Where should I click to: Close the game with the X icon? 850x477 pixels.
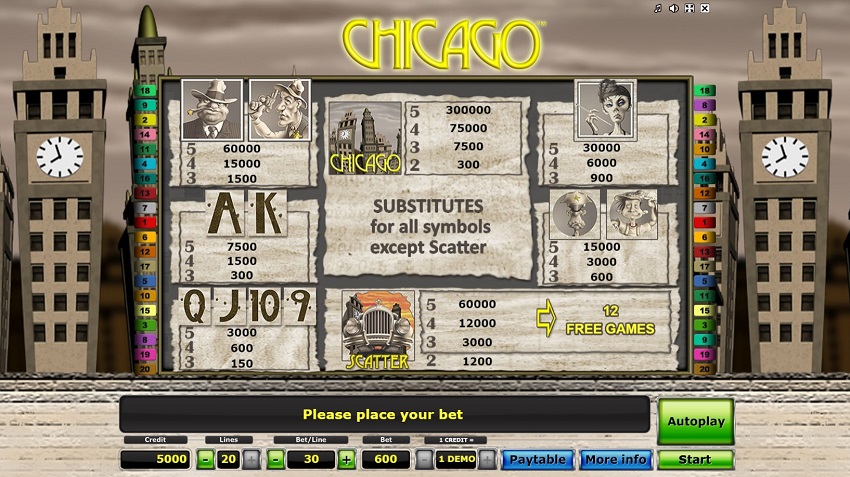[705, 9]
